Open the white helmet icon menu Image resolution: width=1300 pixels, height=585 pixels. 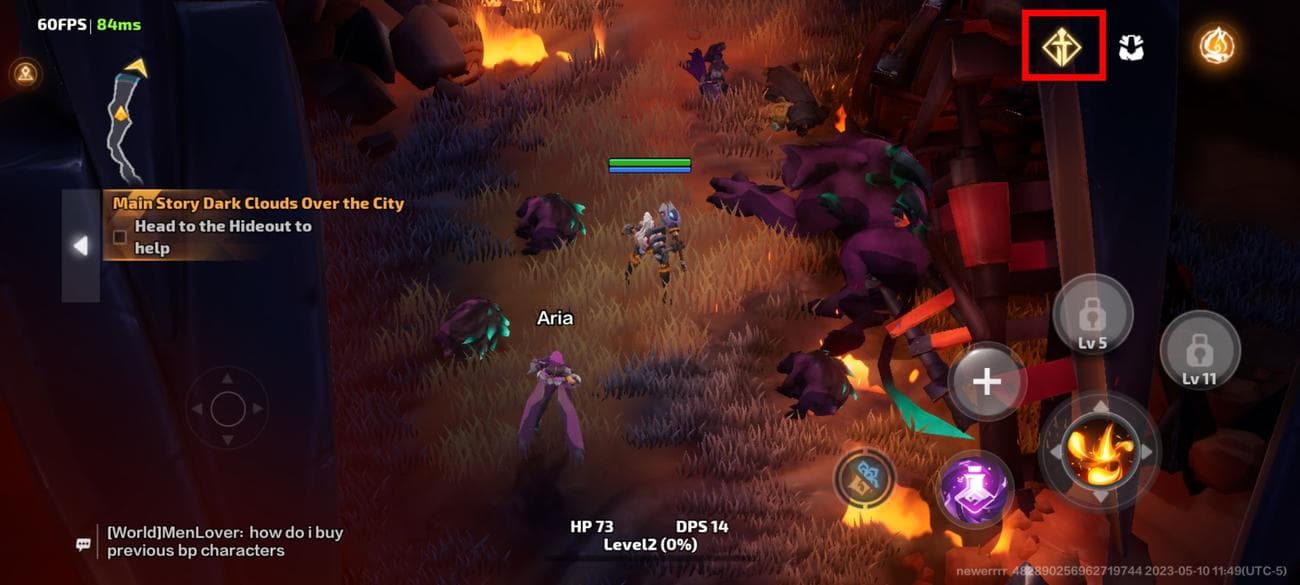tap(1131, 46)
